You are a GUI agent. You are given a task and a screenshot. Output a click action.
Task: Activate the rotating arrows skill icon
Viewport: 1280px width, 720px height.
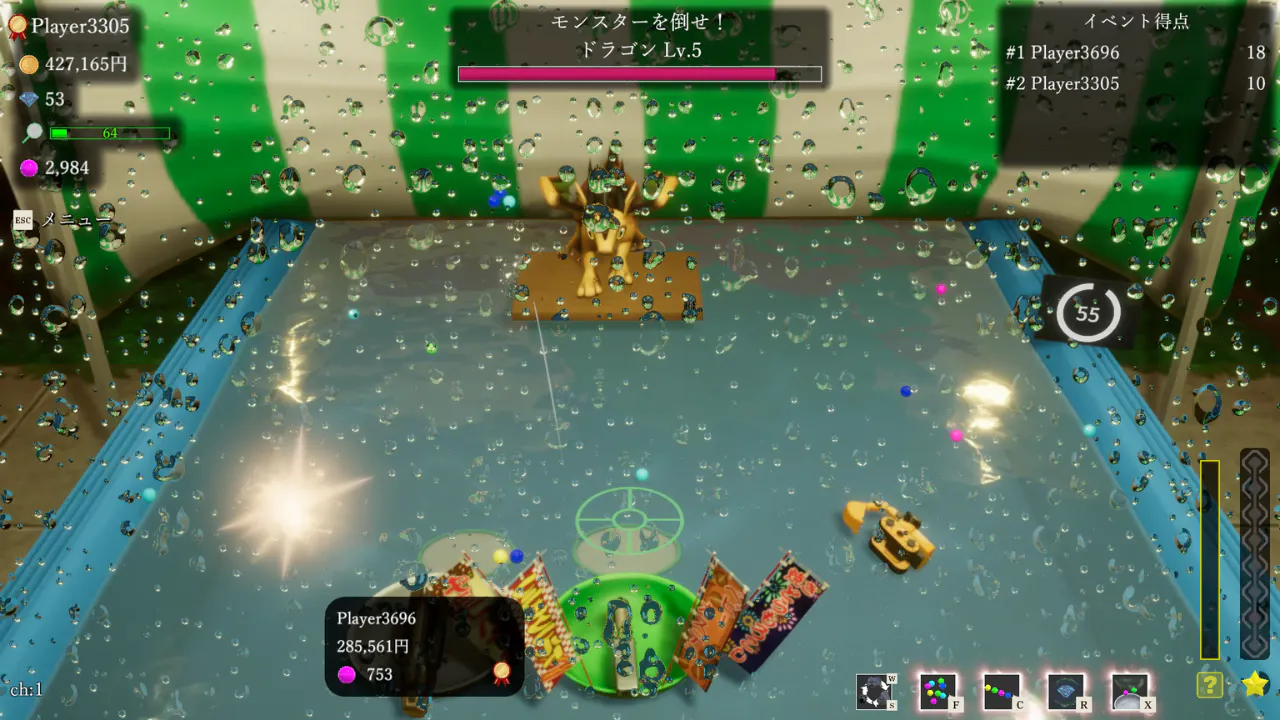point(875,692)
